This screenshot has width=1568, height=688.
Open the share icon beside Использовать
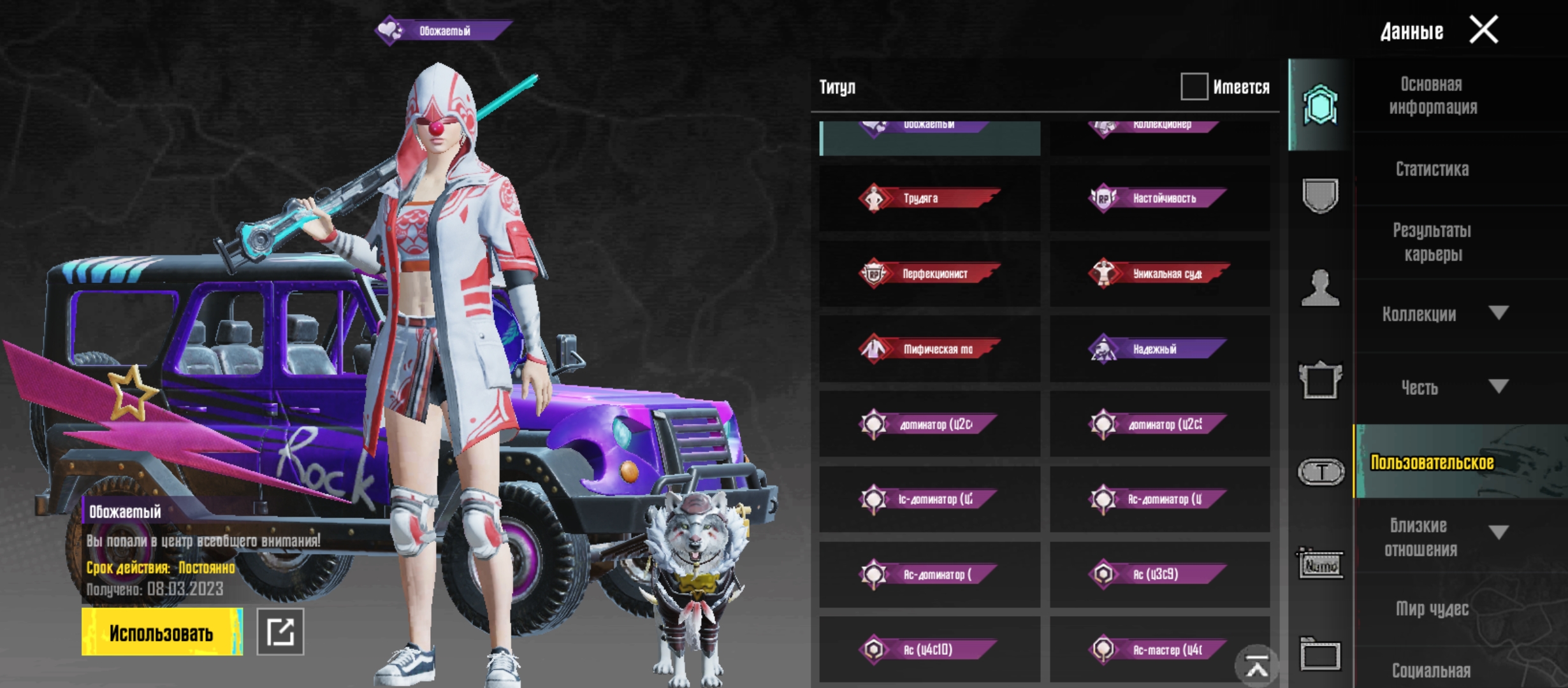(x=280, y=632)
